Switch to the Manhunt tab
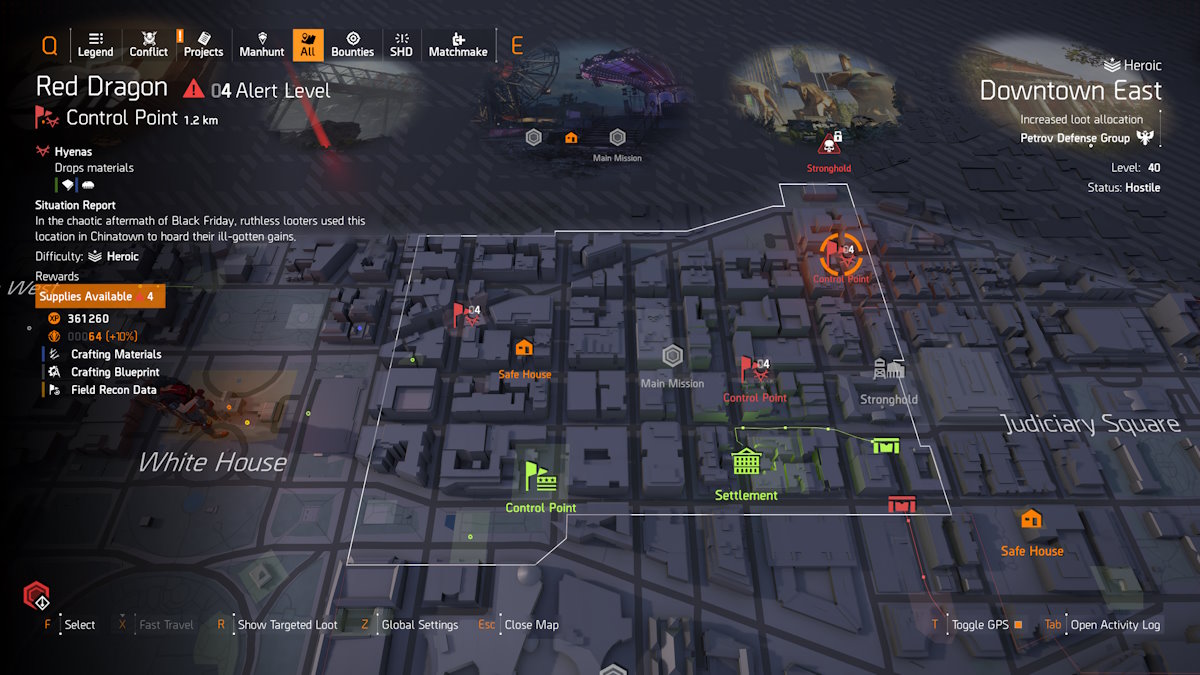Viewport: 1200px width, 675px height. pyautogui.click(x=262, y=44)
